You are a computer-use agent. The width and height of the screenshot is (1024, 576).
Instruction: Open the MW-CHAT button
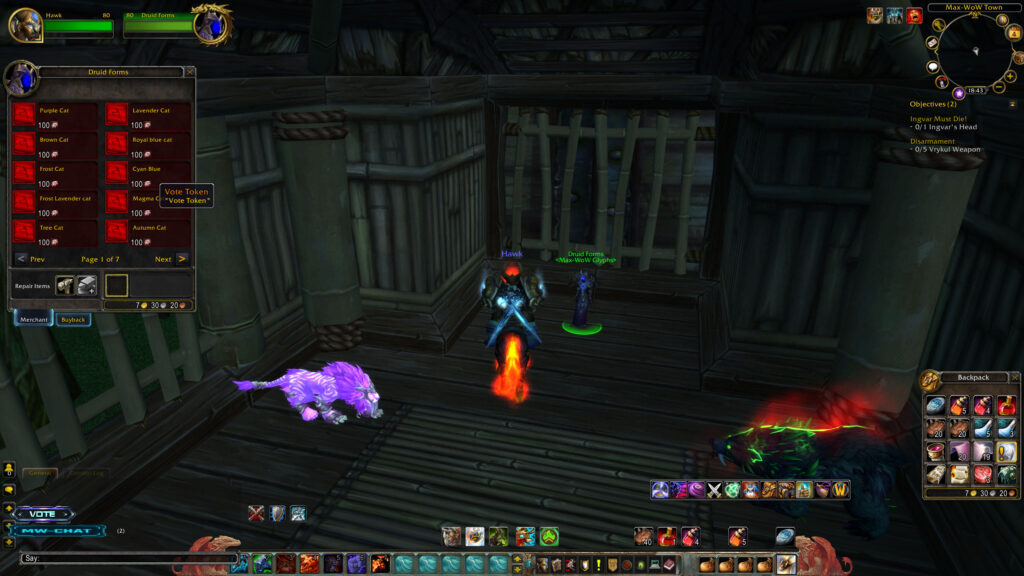pos(62,530)
